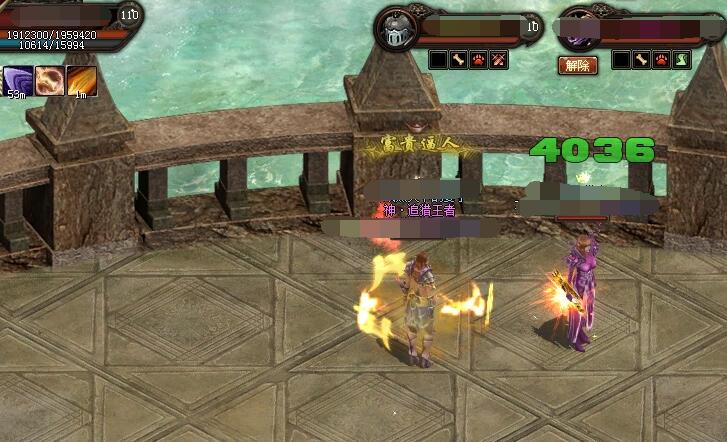
Task: Click the bone icon under the helmet portrait frame
Action: [458, 60]
